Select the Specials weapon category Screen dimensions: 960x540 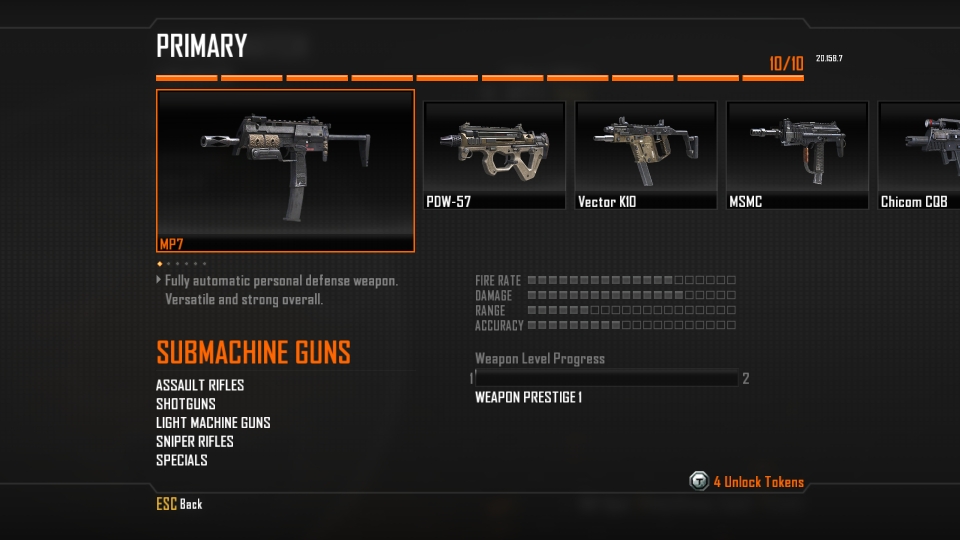click(x=182, y=461)
